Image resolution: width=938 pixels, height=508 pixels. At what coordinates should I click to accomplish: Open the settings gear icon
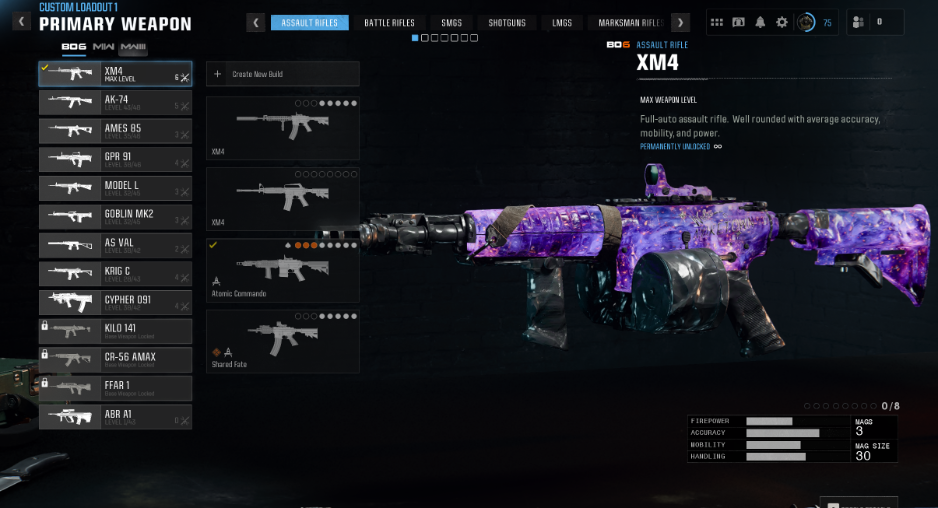782,22
